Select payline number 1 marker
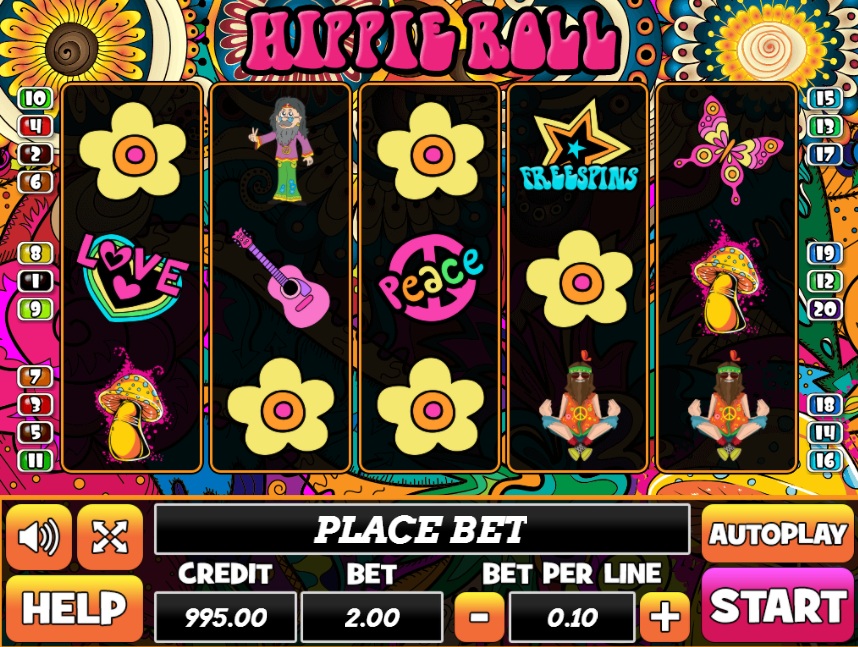Image resolution: width=858 pixels, height=647 pixels. [35, 282]
